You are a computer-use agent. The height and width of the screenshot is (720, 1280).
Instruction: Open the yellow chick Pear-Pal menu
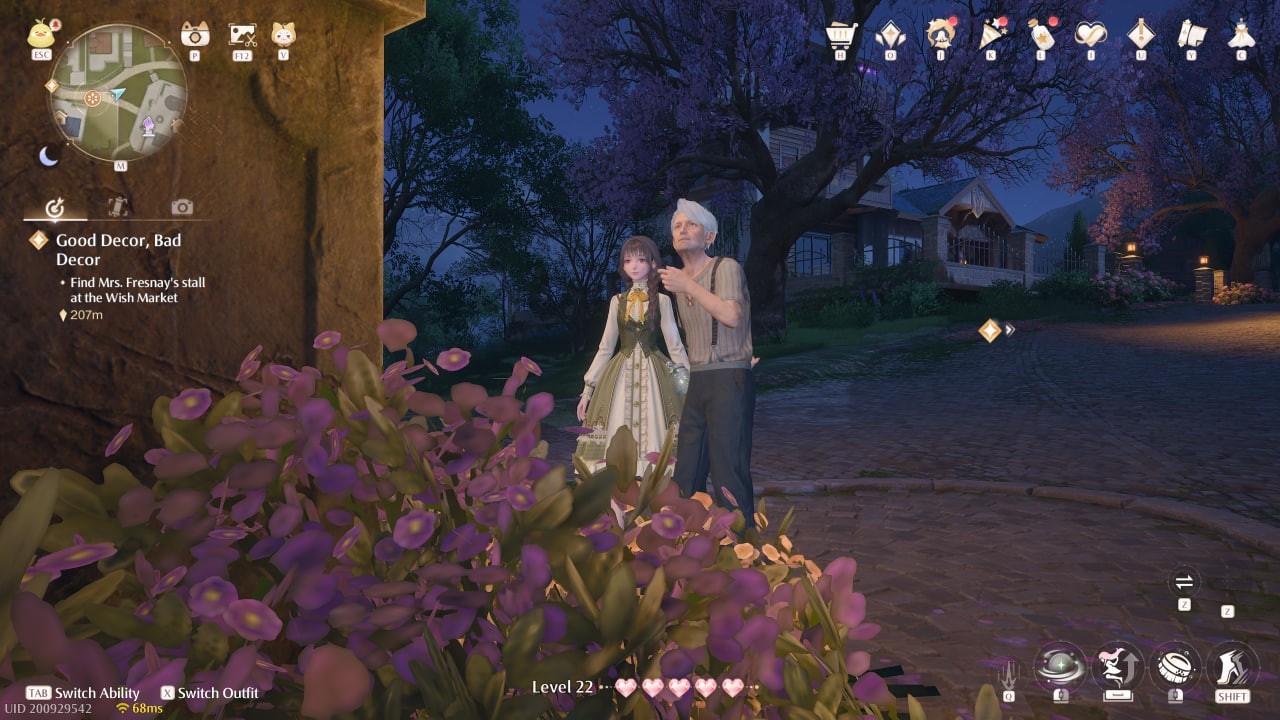pos(41,35)
